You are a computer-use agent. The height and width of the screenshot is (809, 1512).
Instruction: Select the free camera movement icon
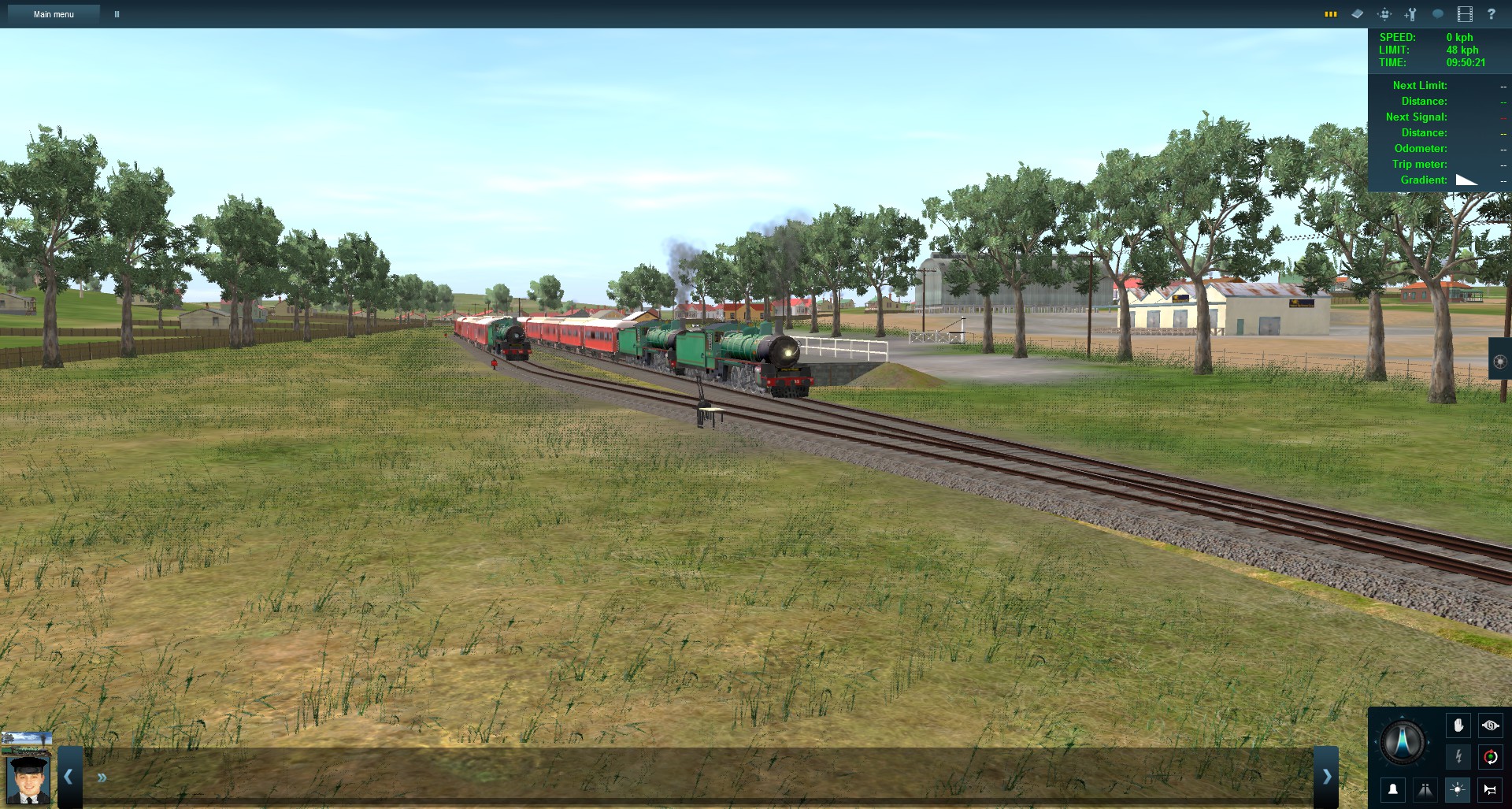1384,14
